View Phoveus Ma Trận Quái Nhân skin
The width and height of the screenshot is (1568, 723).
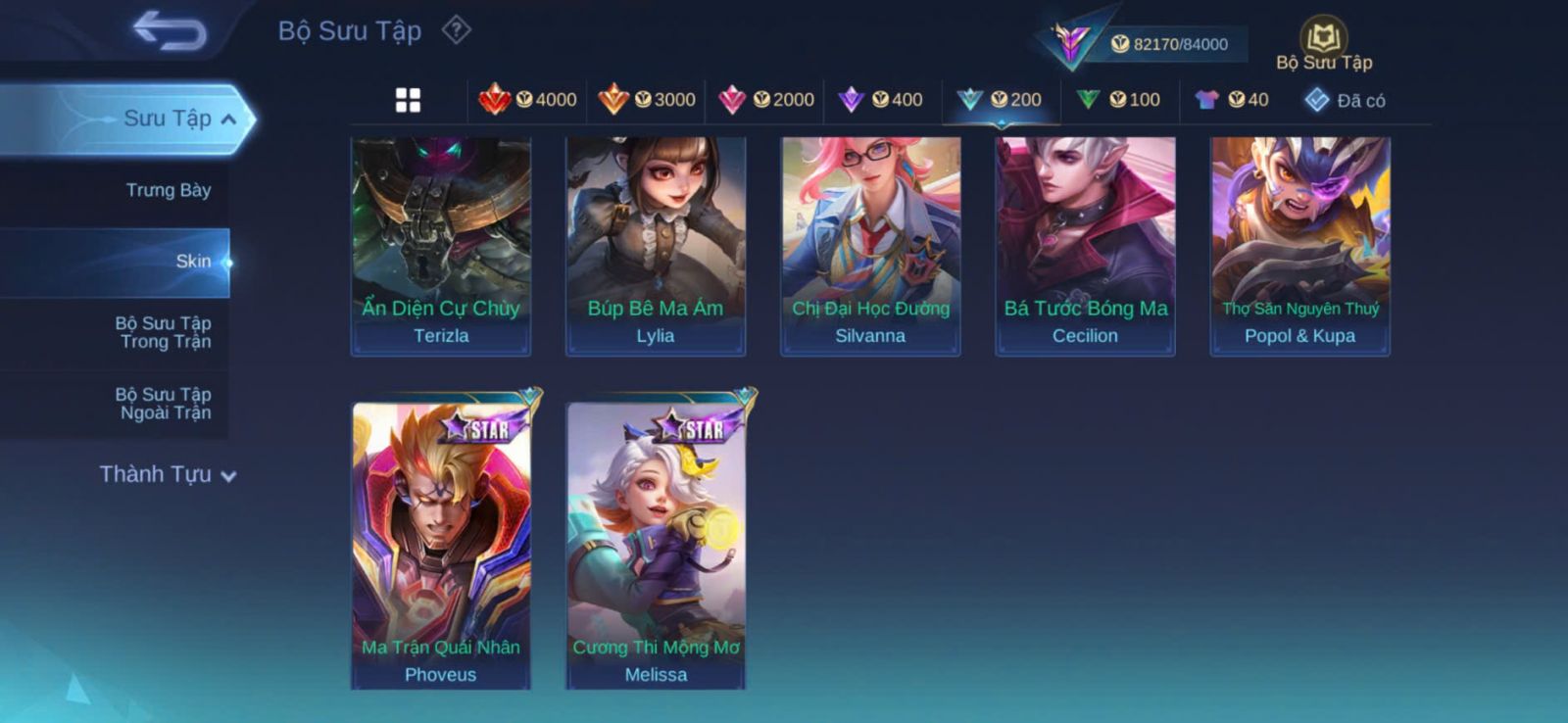click(x=441, y=545)
